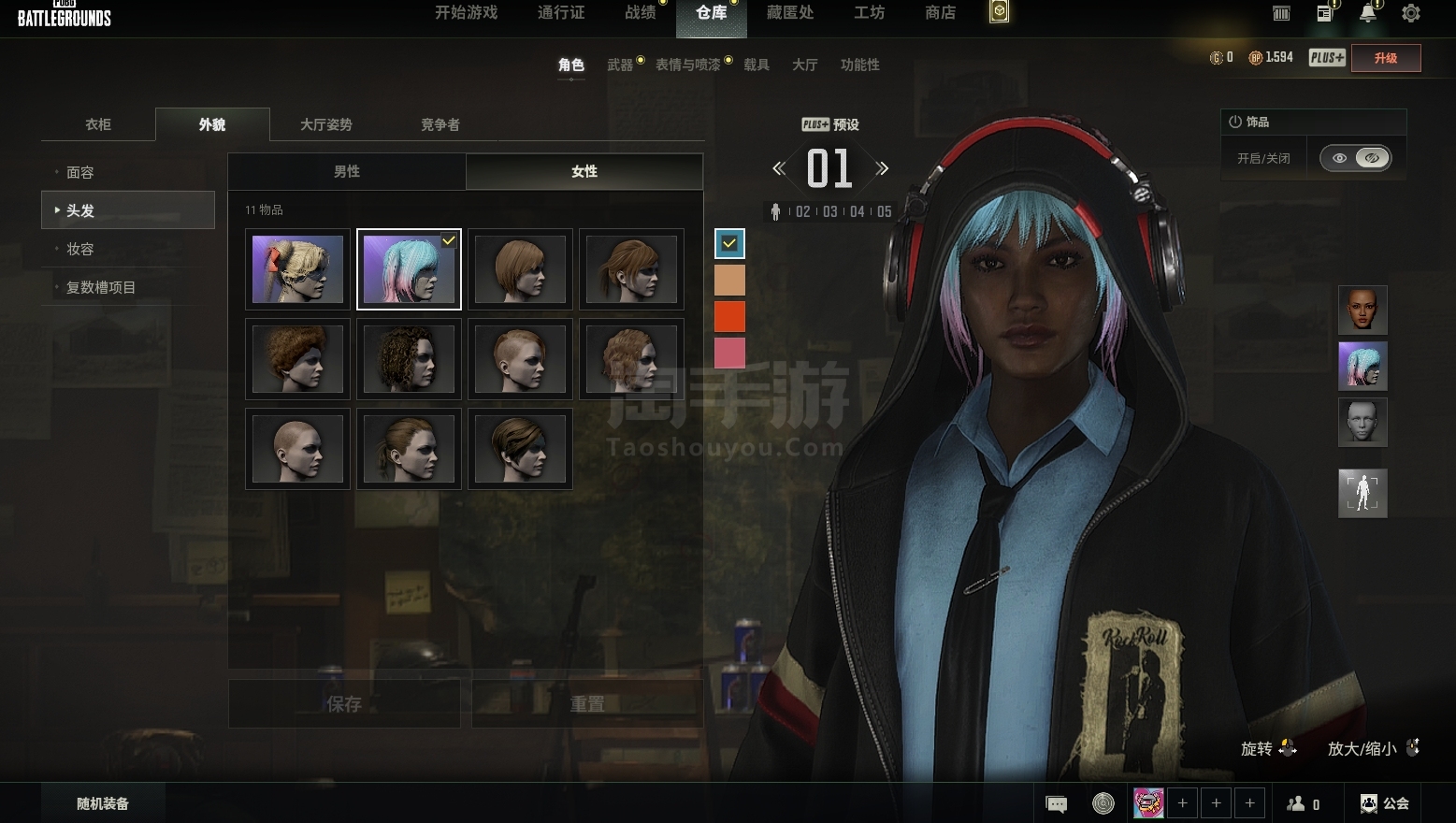Go to the 通行证 pass page
1456x823 pixels.
561,13
